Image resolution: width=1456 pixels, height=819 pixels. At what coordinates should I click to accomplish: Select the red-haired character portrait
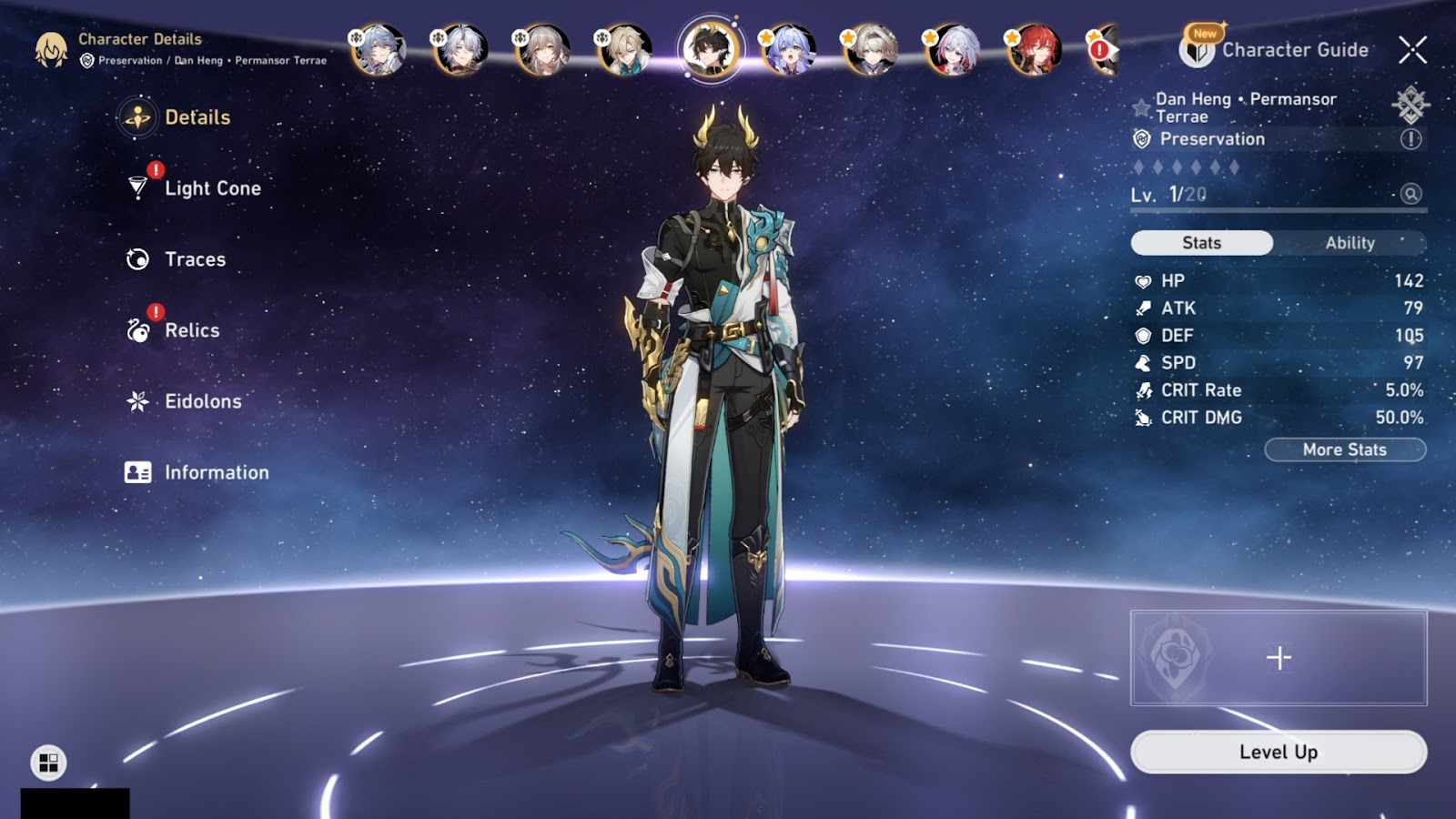coord(1034,48)
